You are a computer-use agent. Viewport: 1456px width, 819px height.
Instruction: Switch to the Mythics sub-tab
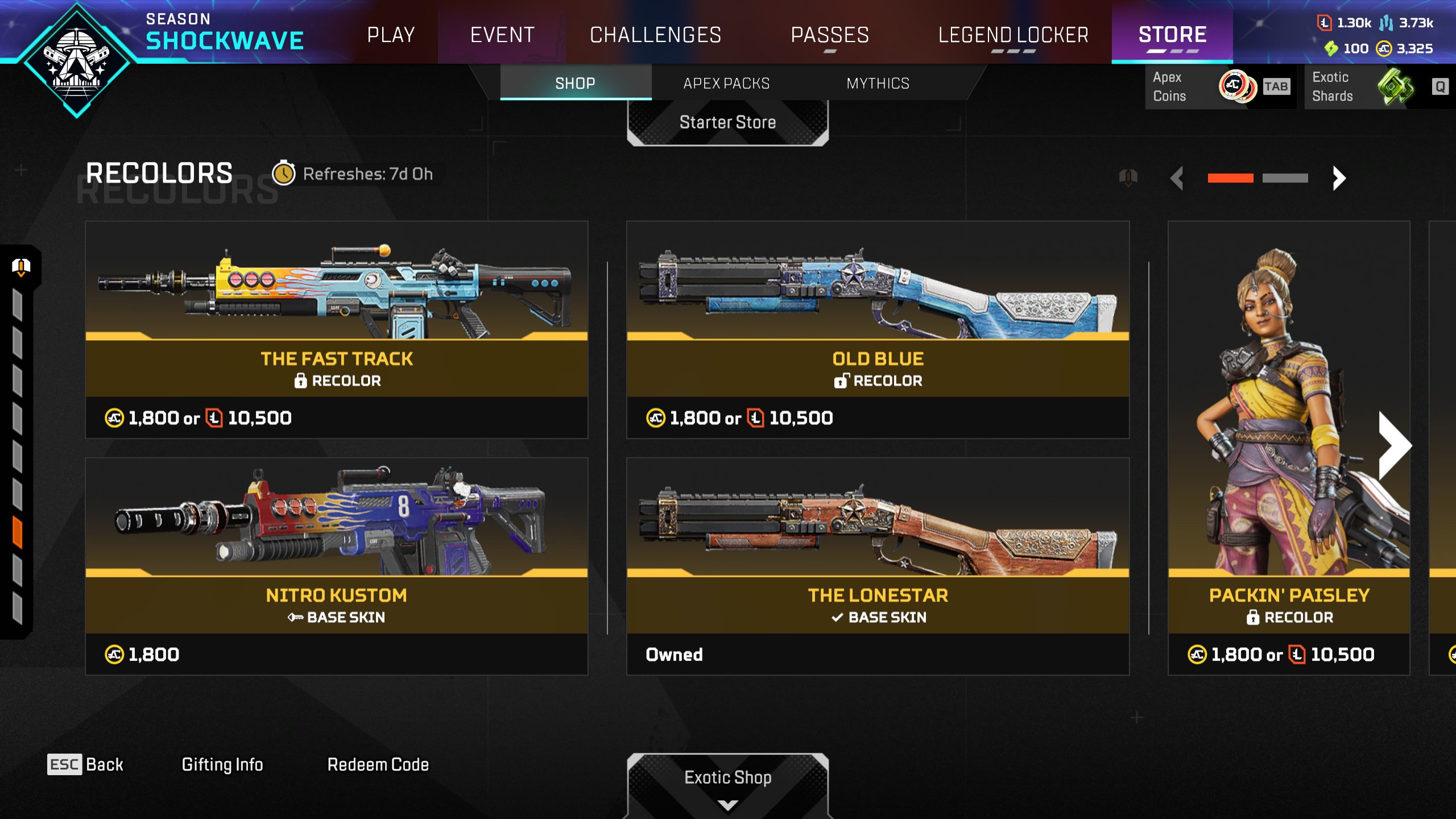tap(878, 84)
